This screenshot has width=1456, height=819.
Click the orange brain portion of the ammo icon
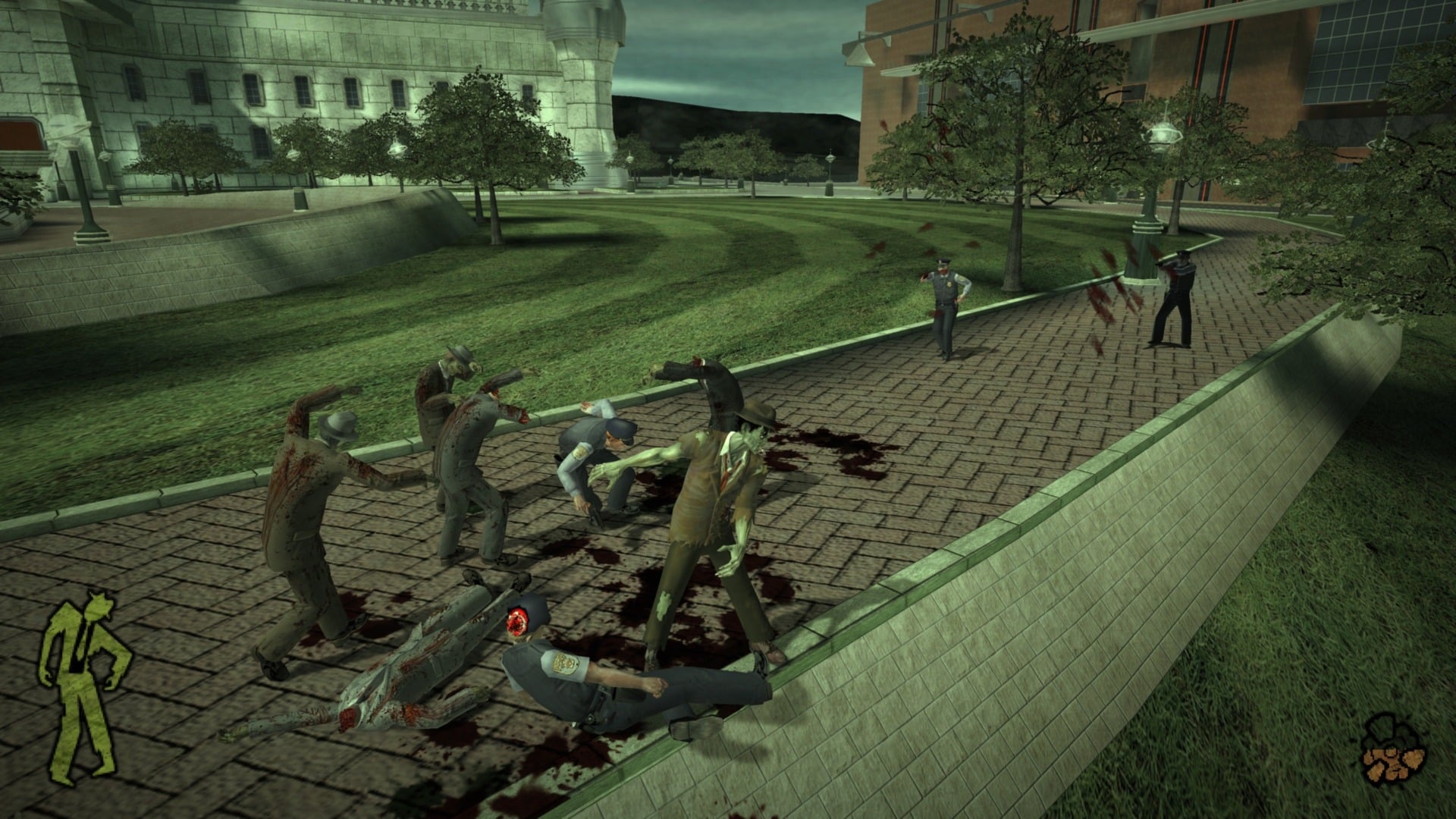(x=1394, y=764)
